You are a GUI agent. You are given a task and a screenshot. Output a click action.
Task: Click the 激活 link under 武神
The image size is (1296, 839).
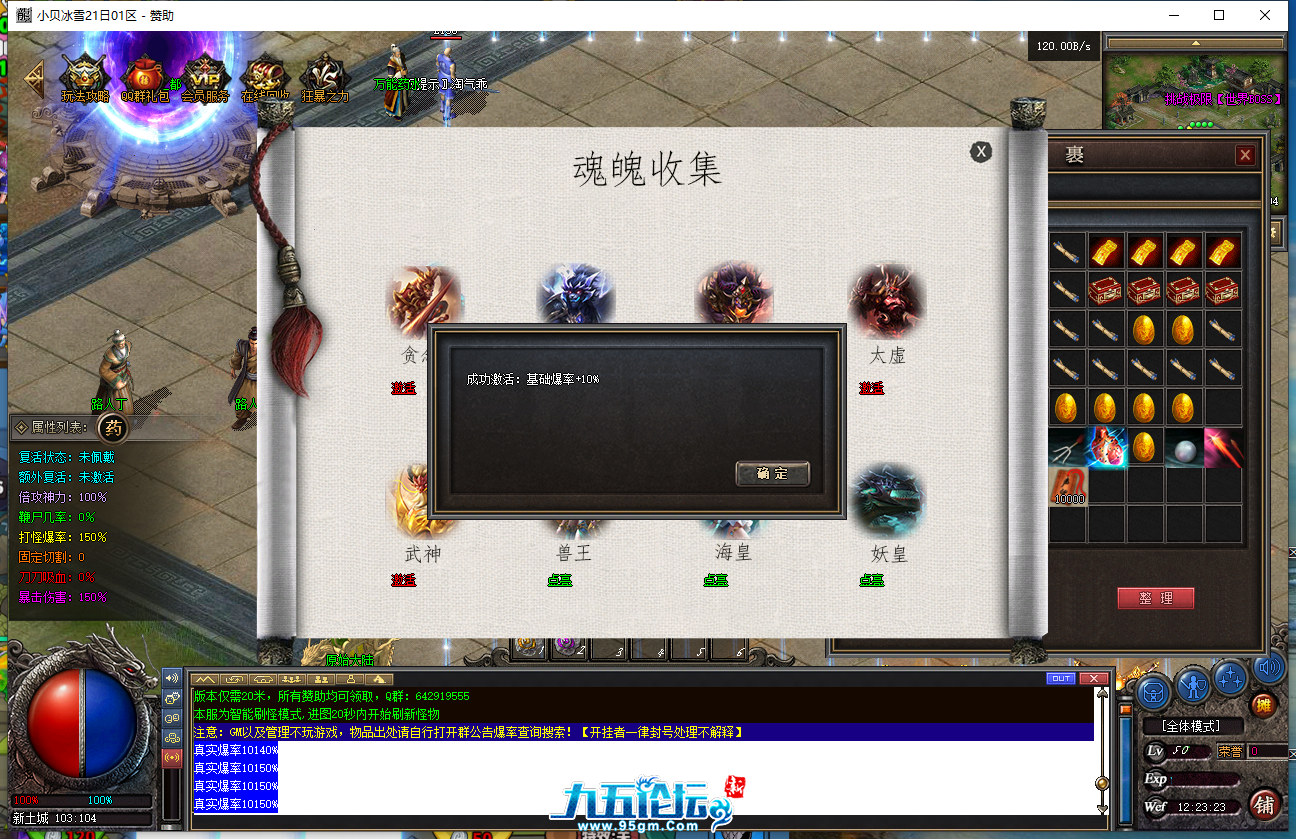click(404, 578)
